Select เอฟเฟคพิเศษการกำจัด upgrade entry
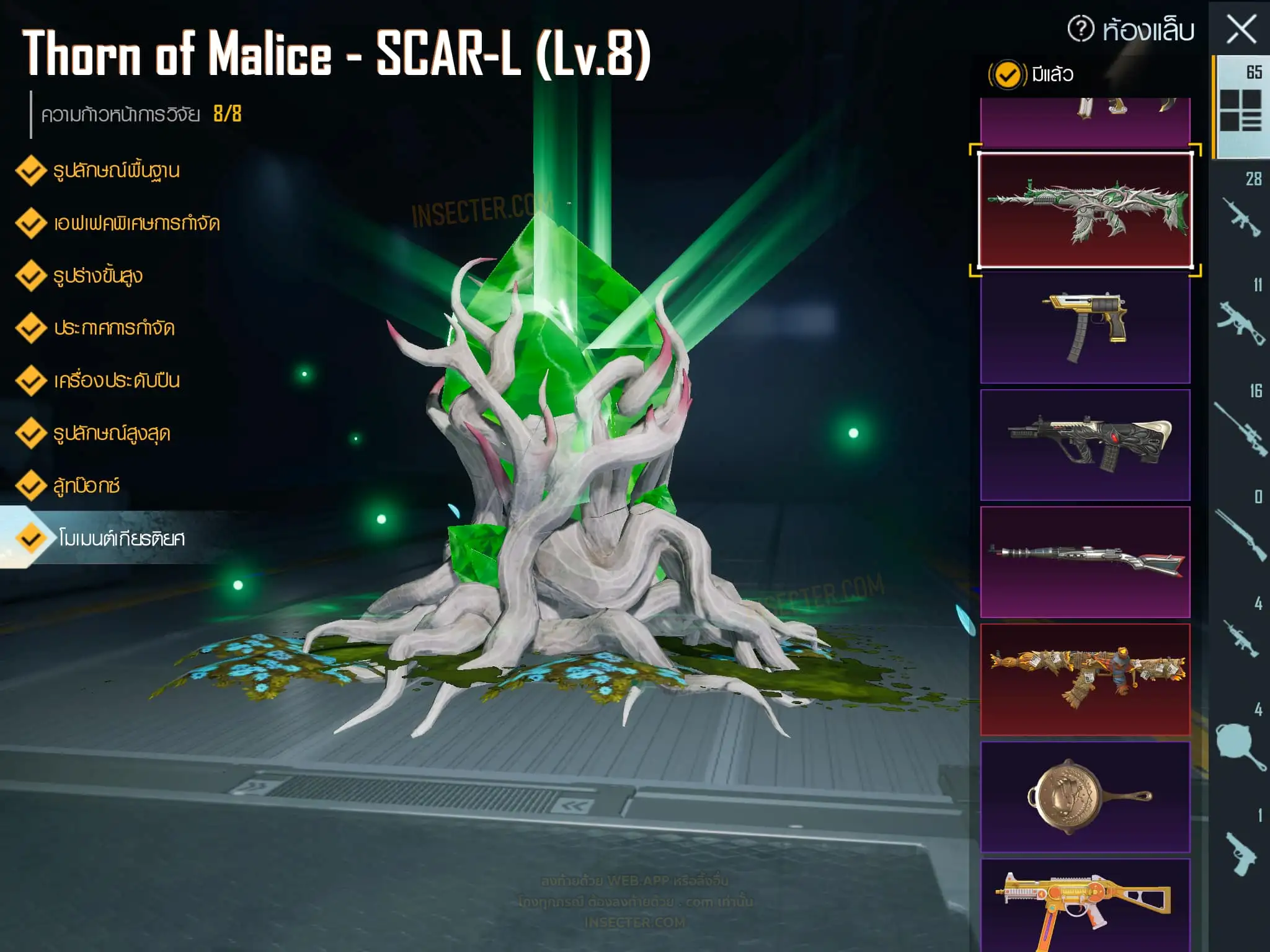 [x=136, y=223]
